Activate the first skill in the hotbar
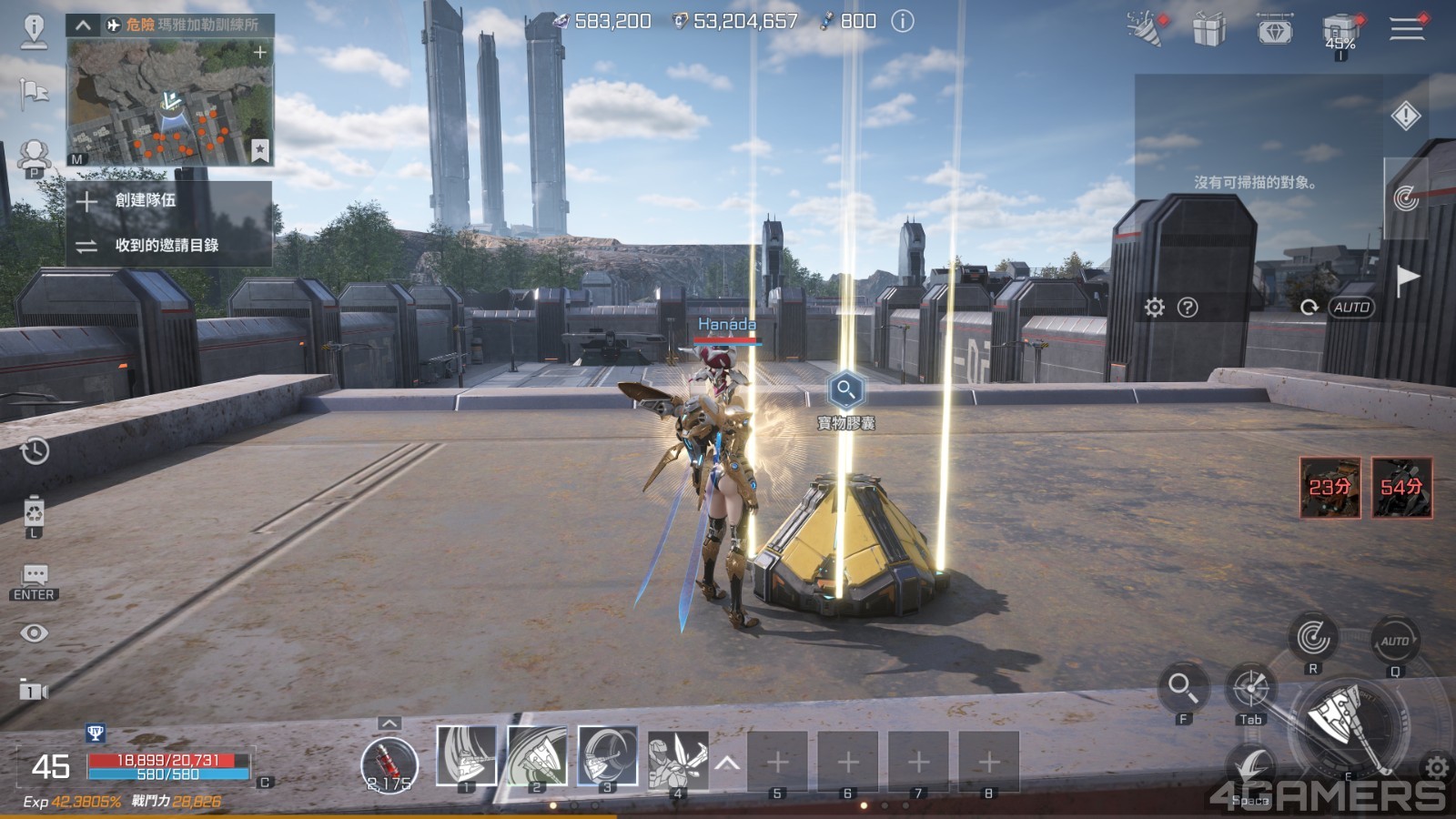Screen dimensions: 1456x819 [x=466, y=756]
